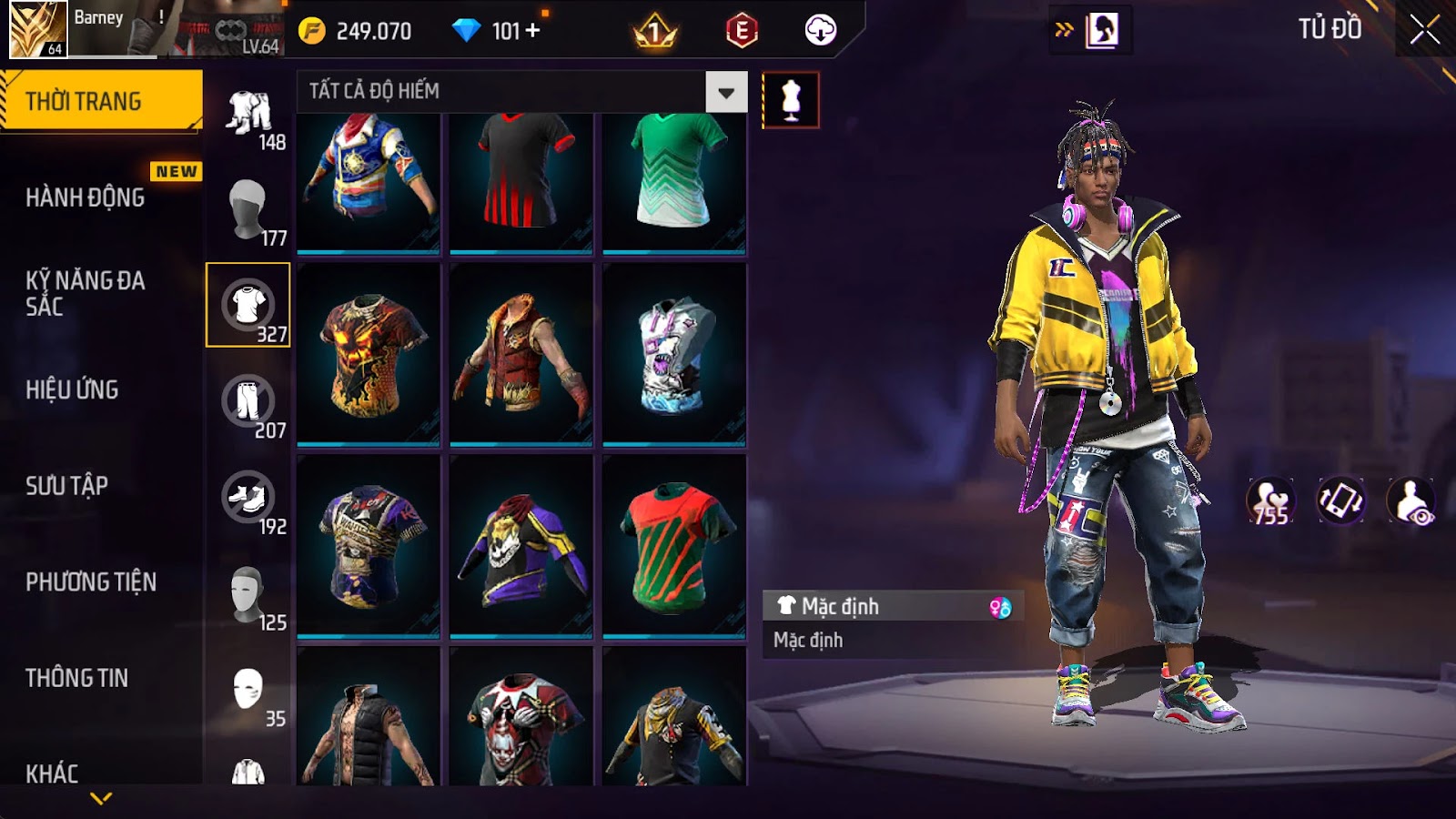Pick the flaming skull t-shirt
1456x819 pixels.
coord(369,355)
